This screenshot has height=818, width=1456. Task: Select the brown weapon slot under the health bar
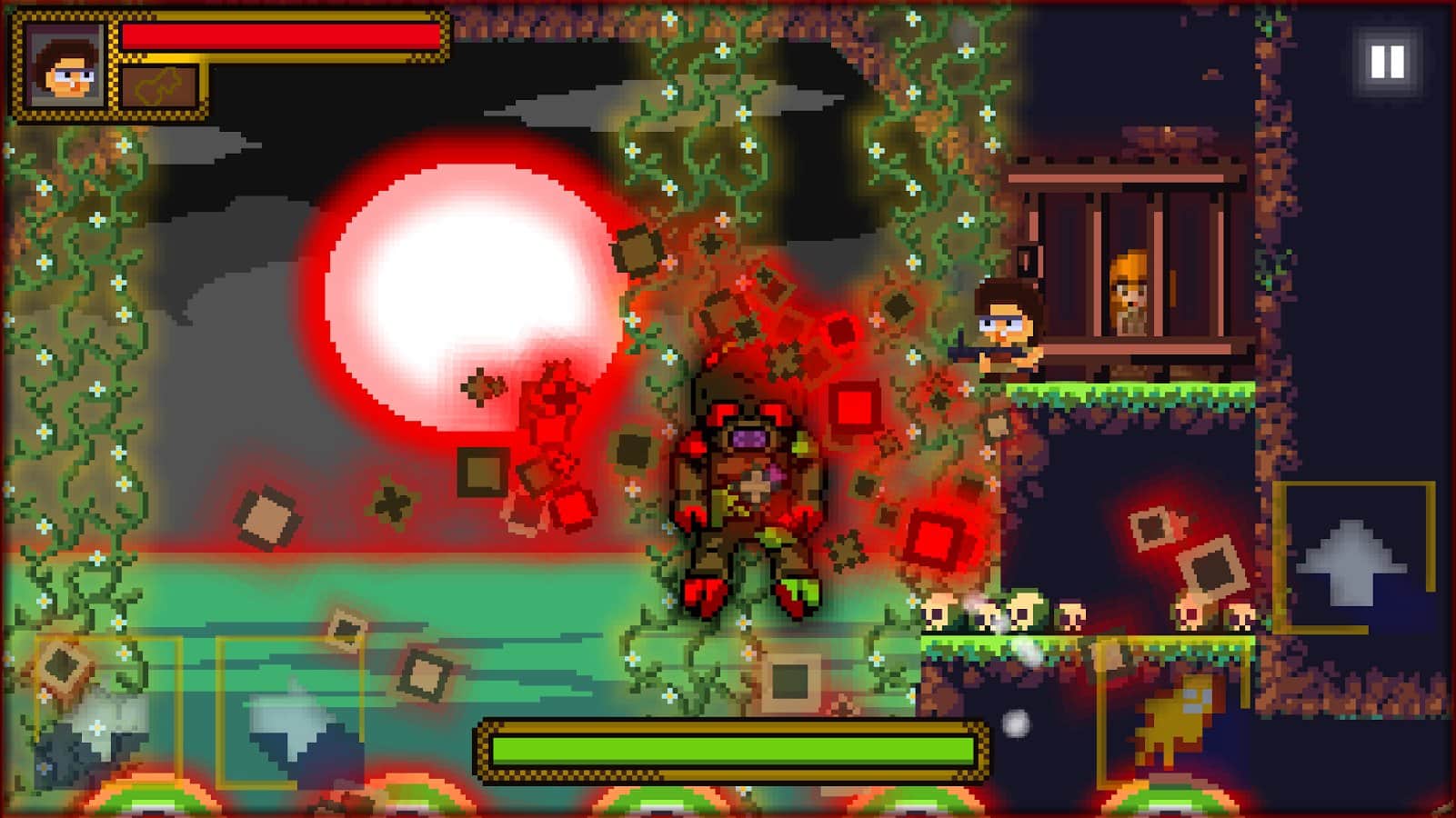coord(160,88)
